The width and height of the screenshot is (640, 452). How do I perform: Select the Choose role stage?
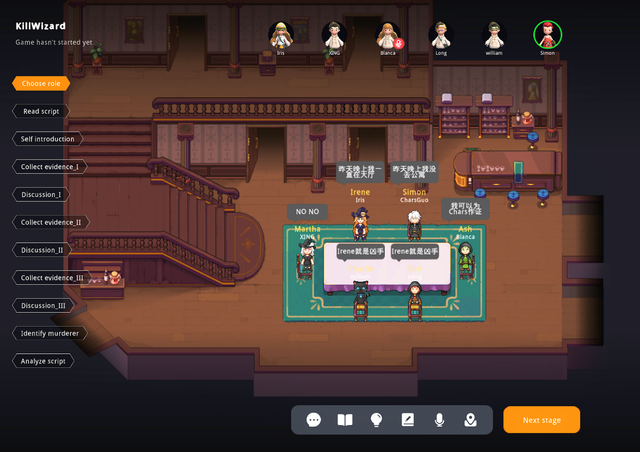coord(40,84)
